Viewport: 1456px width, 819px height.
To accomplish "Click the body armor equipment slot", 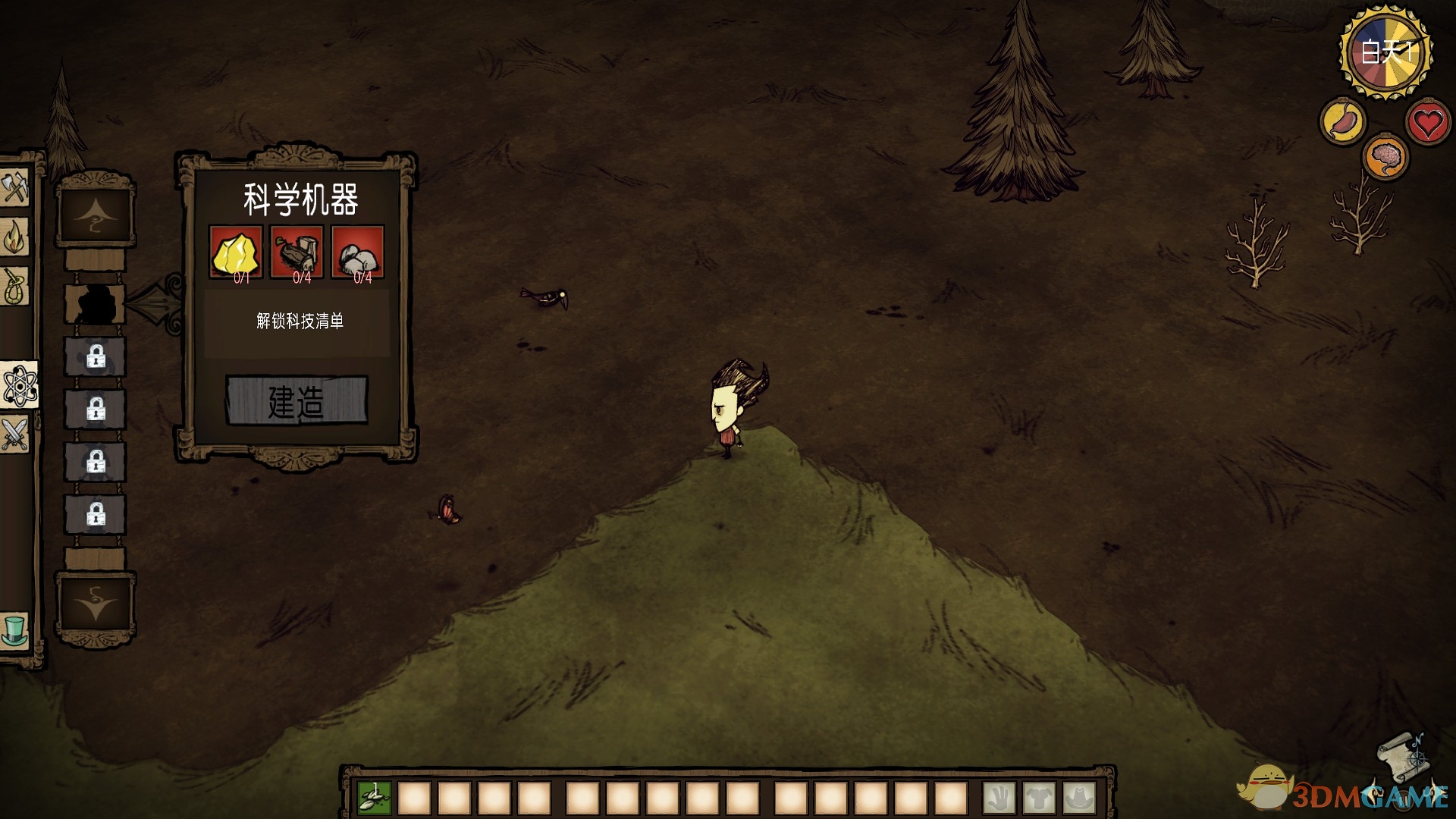I will 1039,798.
